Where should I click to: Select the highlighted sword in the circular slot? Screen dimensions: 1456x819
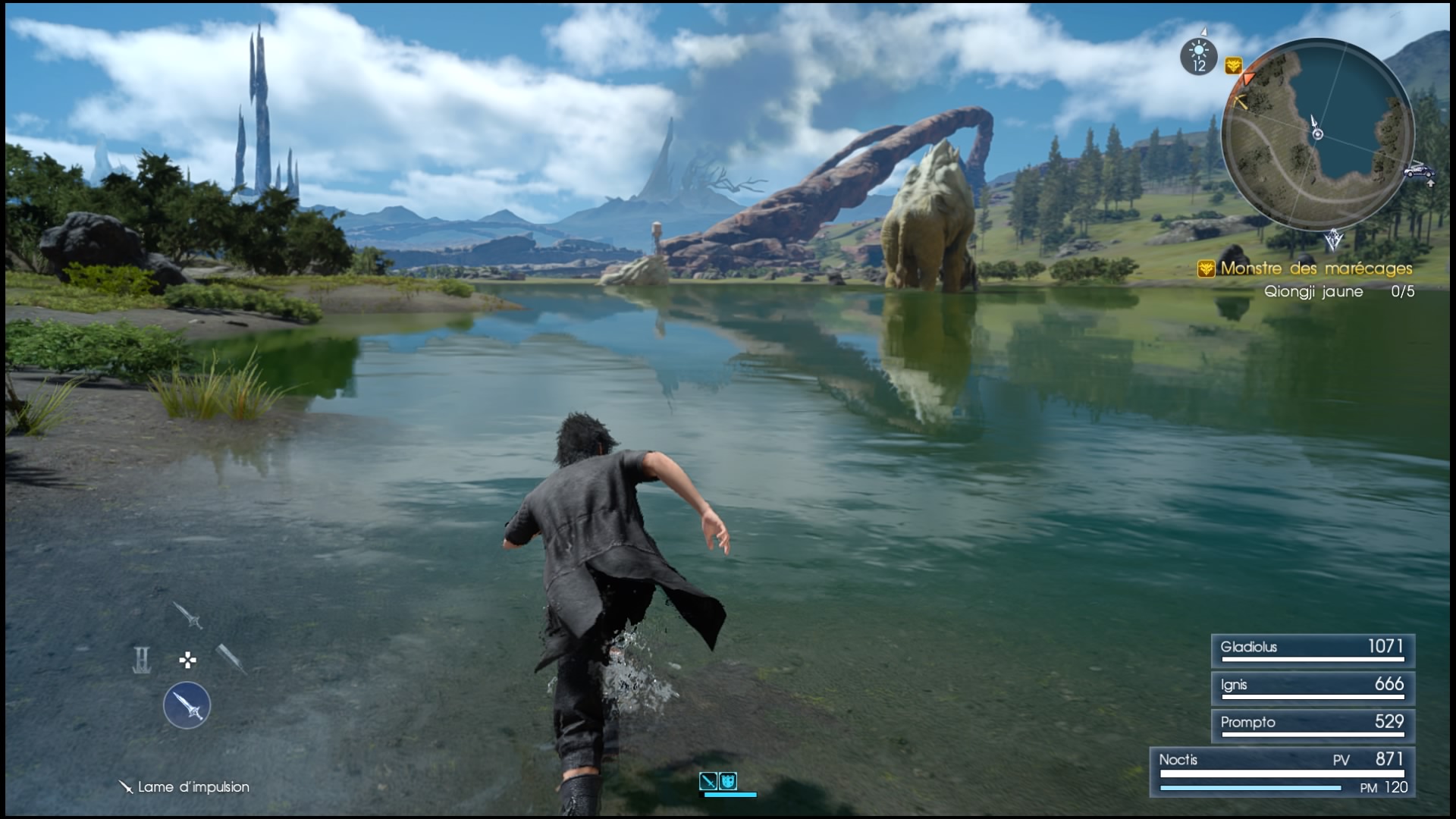pyautogui.click(x=187, y=705)
